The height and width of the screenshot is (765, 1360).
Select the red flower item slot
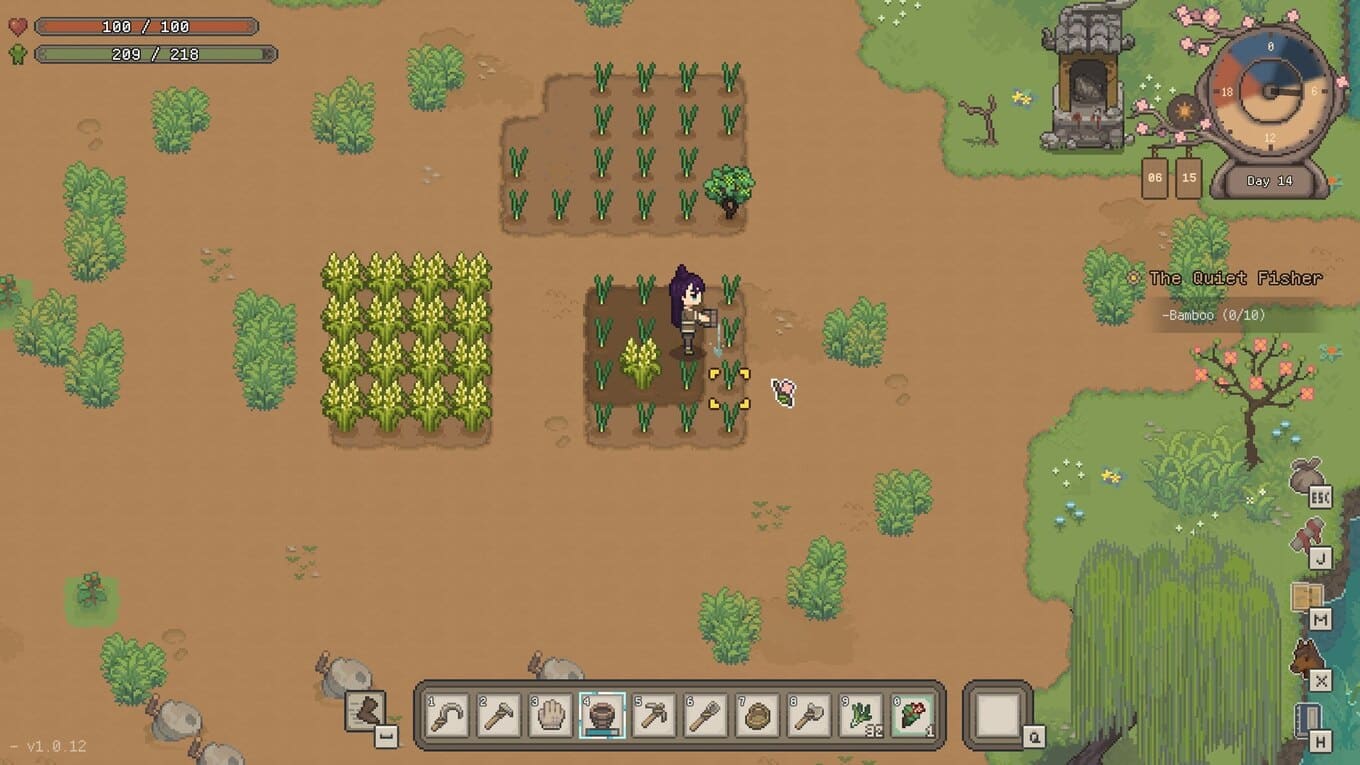pos(913,716)
